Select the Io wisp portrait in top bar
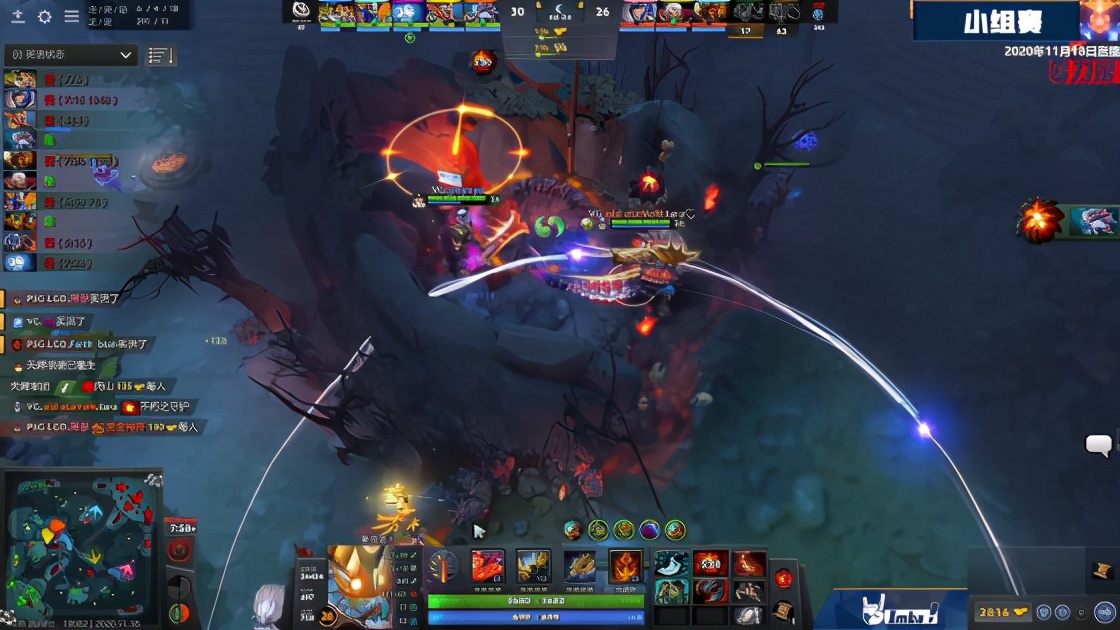 click(x=407, y=13)
